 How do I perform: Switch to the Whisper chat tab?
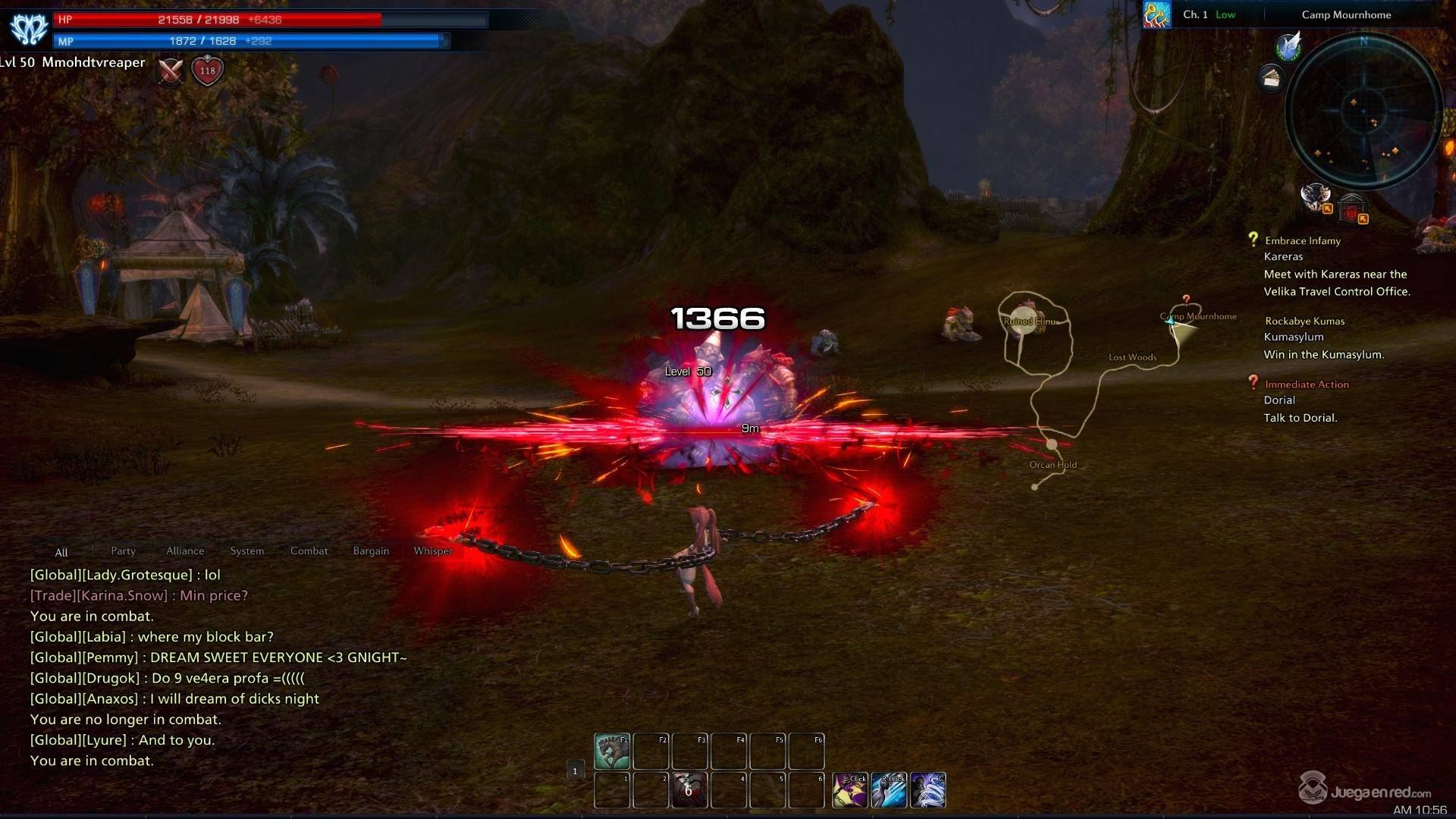tap(432, 551)
